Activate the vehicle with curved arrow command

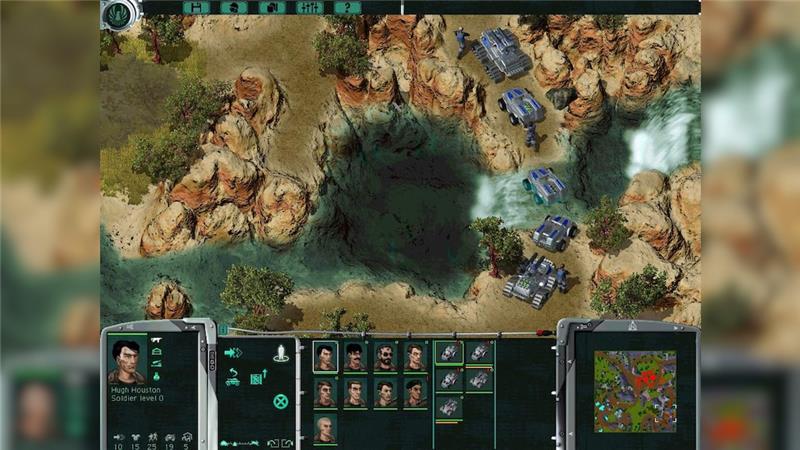click(233, 377)
